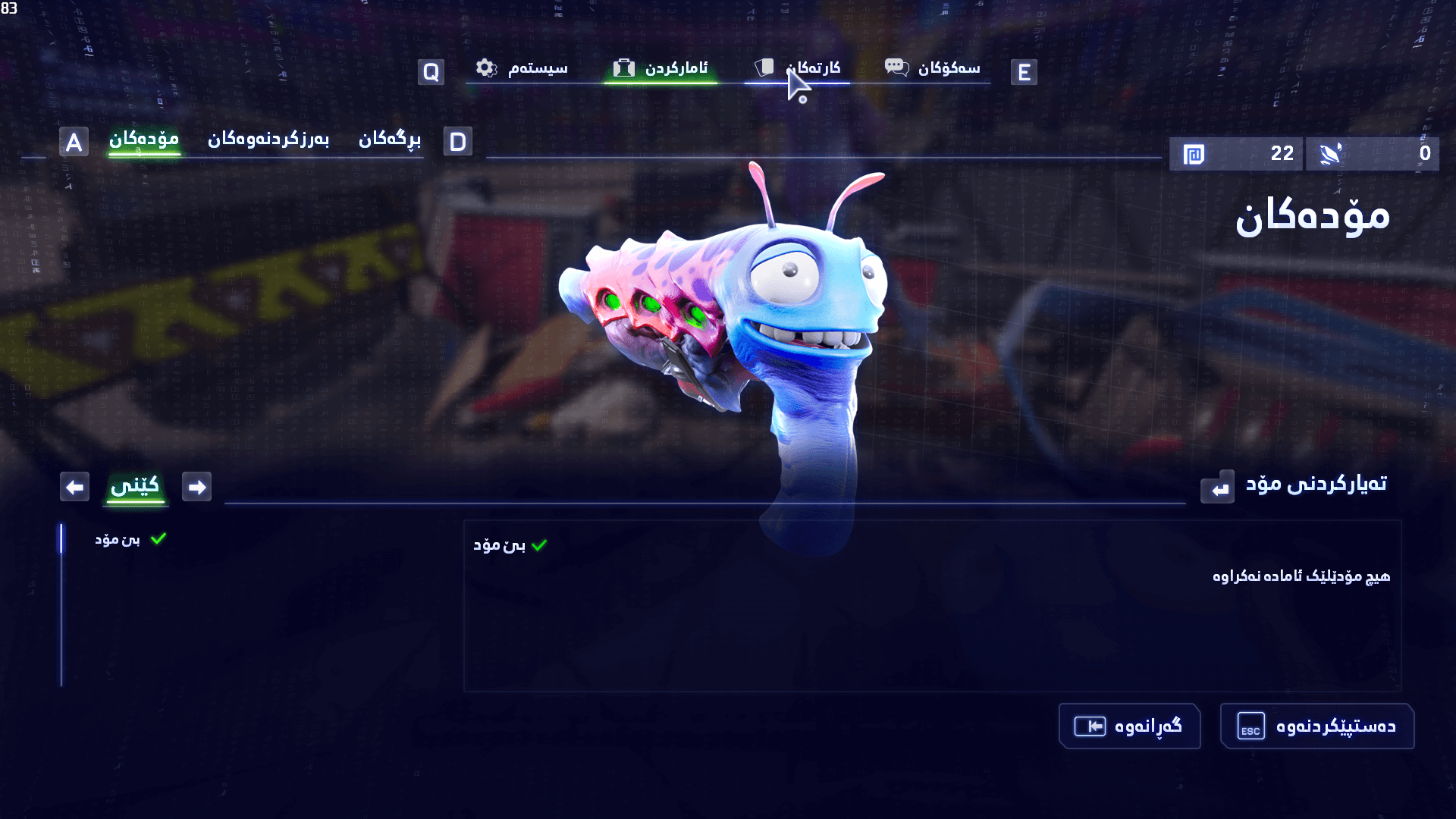Click the دەستپێکردنەوە (Resume) button
The width and height of the screenshot is (1456, 819).
(1316, 726)
